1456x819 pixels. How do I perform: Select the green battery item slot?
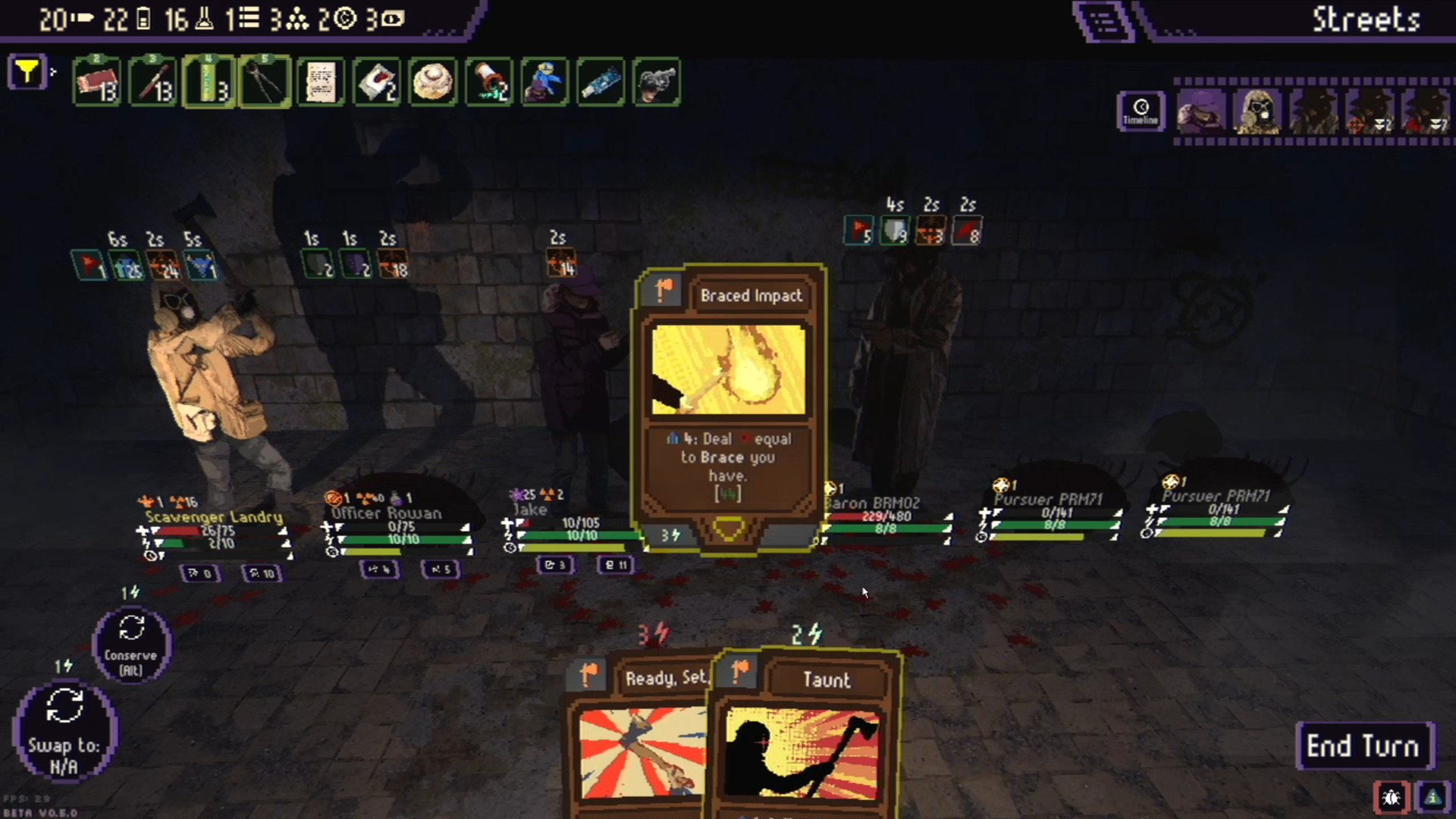click(209, 81)
